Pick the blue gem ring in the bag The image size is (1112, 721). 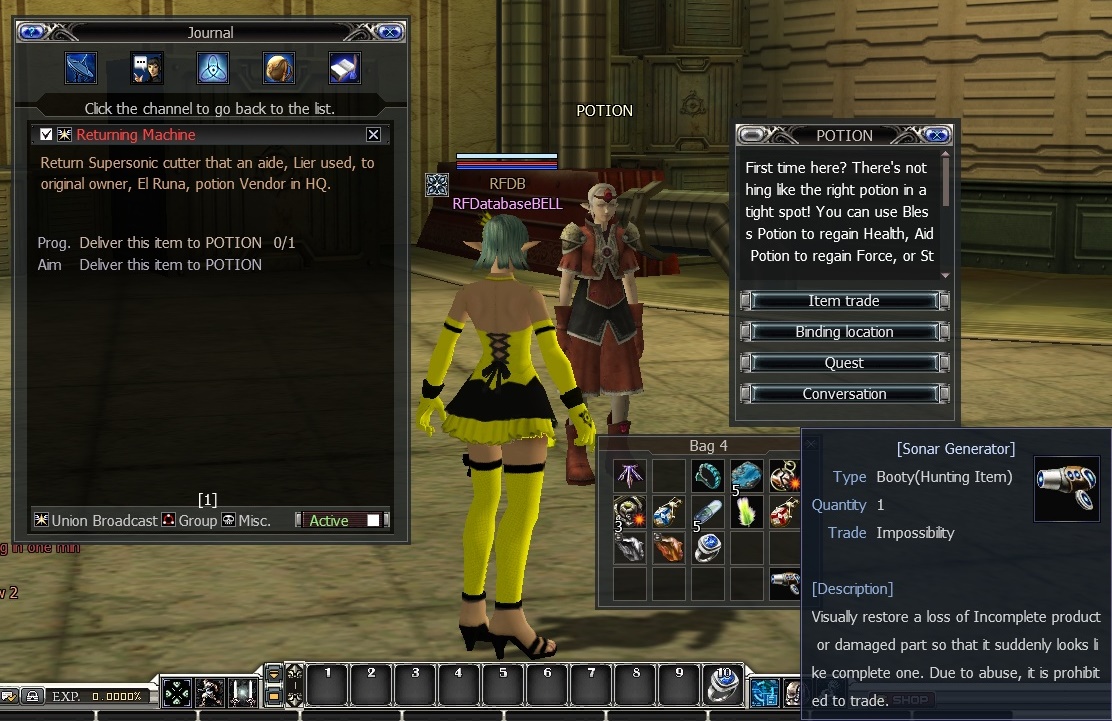pyautogui.click(x=708, y=548)
